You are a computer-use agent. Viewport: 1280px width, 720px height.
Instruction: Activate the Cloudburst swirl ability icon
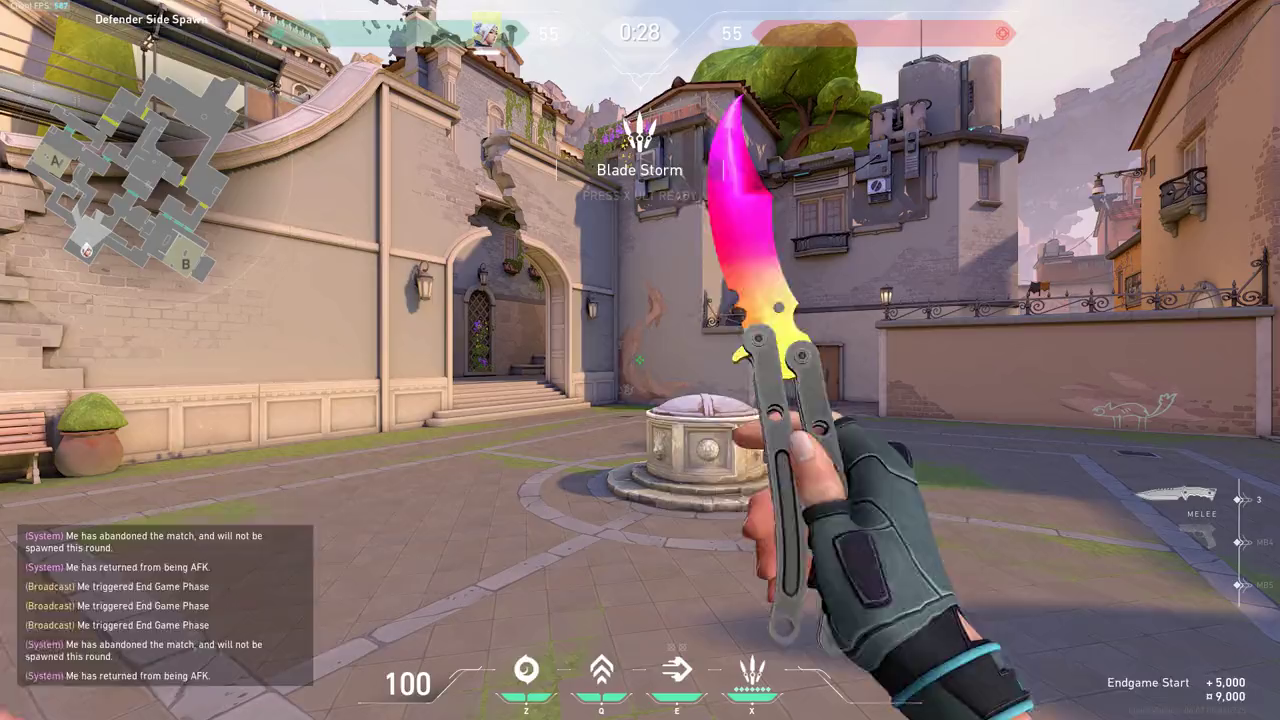click(x=526, y=670)
